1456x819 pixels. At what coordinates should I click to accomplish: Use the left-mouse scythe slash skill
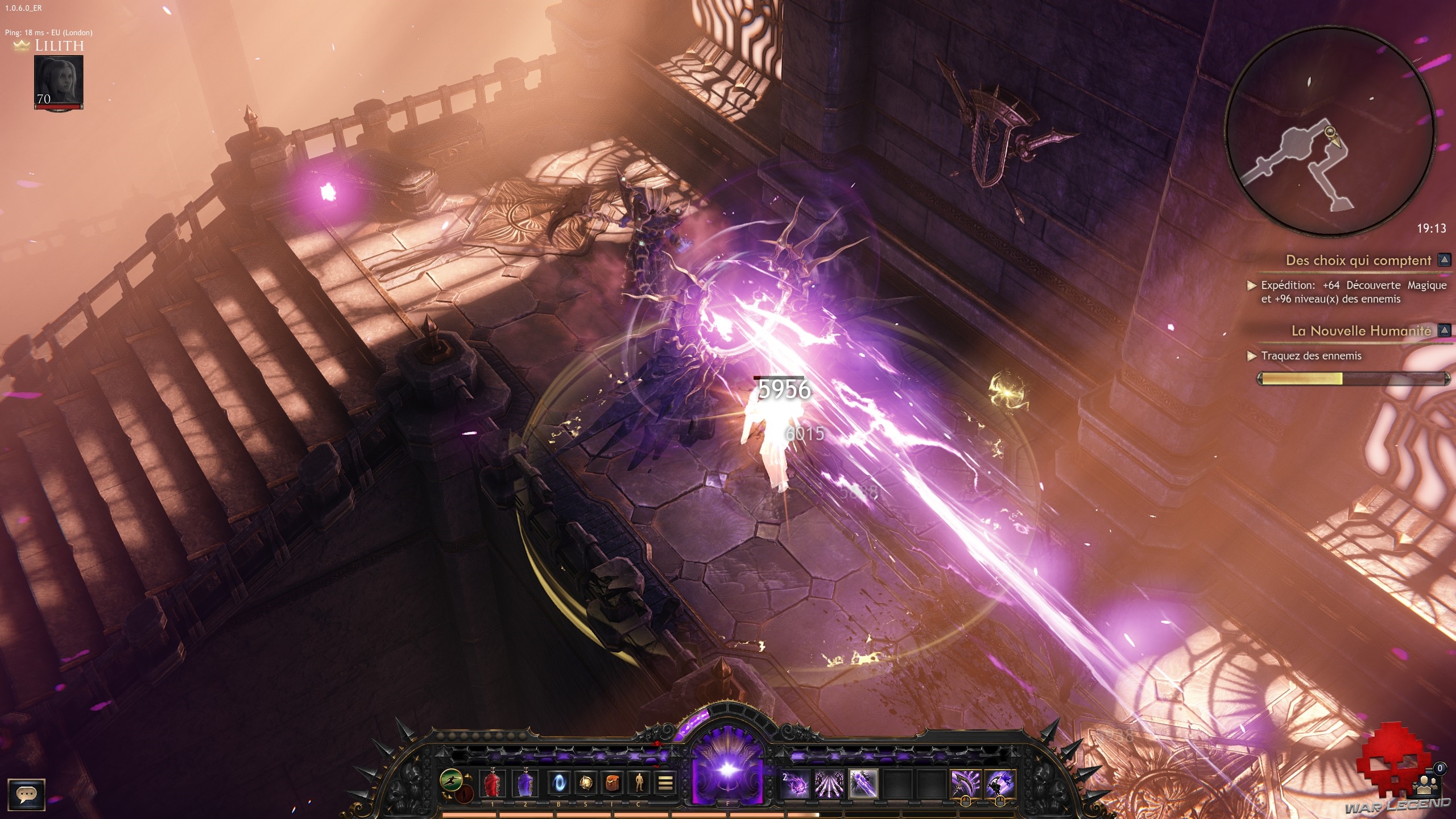[966, 784]
